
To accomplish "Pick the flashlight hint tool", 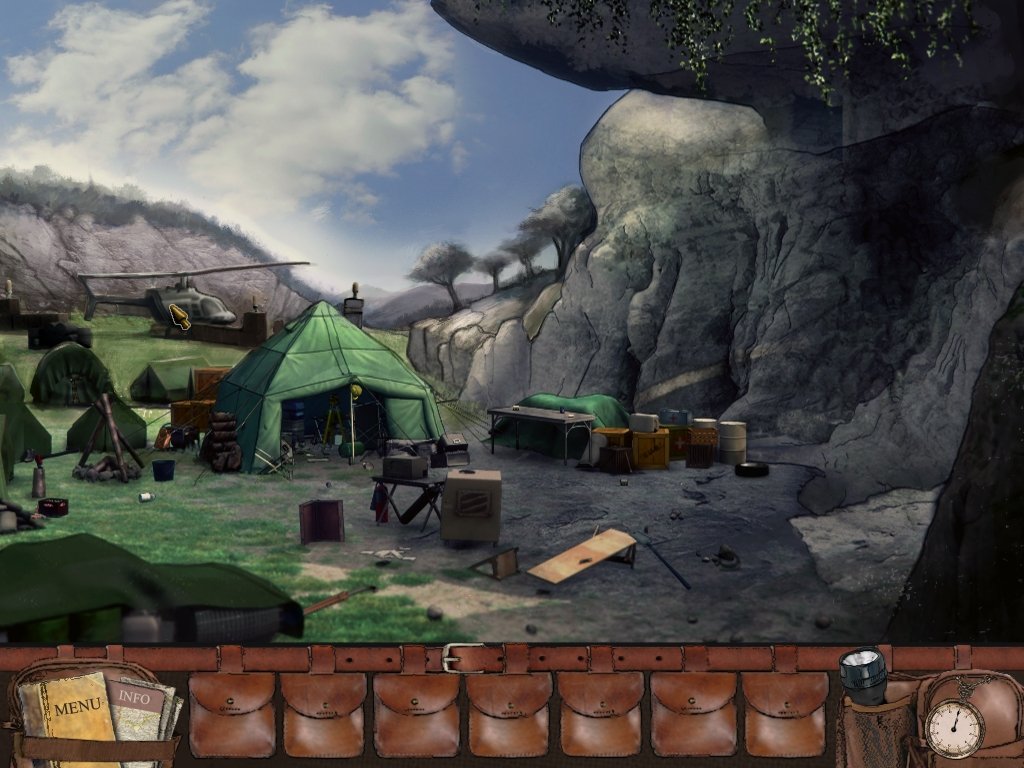I will [862, 677].
